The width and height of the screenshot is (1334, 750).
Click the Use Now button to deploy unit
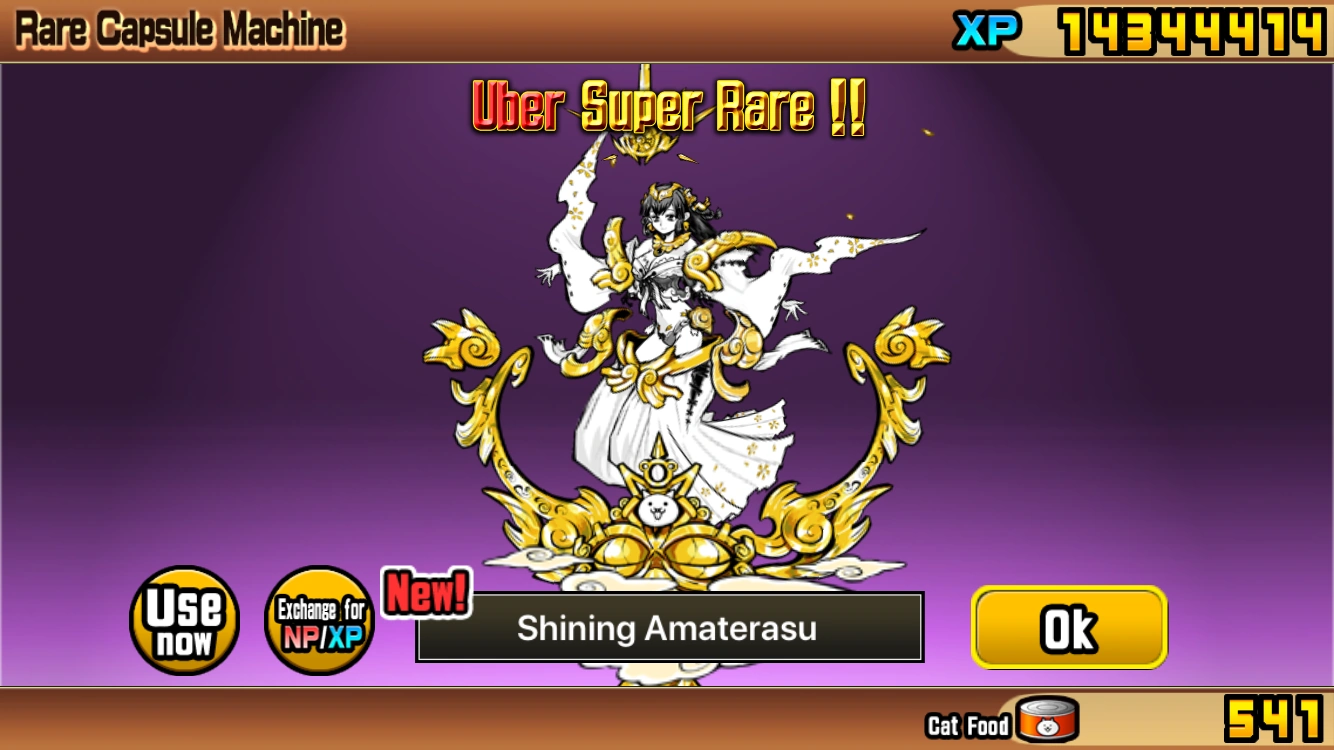pyautogui.click(x=184, y=620)
